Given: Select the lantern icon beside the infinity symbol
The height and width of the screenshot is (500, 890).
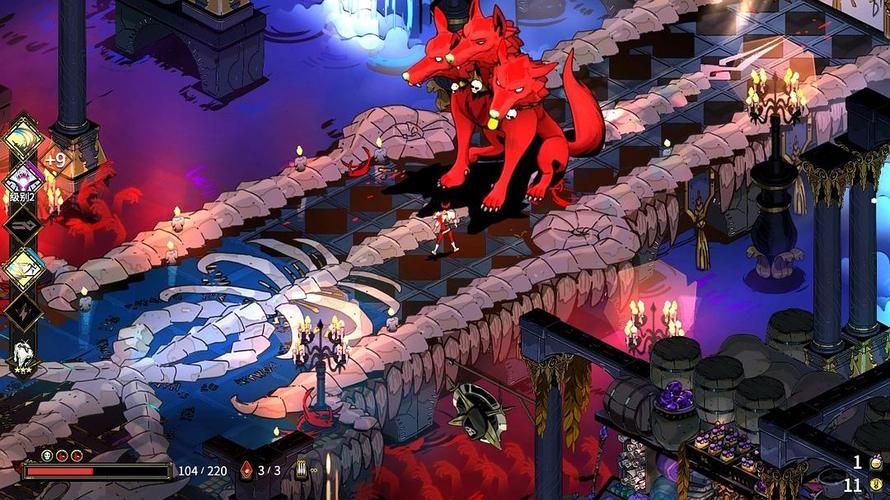Looking at the screenshot, I should point(301,470).
